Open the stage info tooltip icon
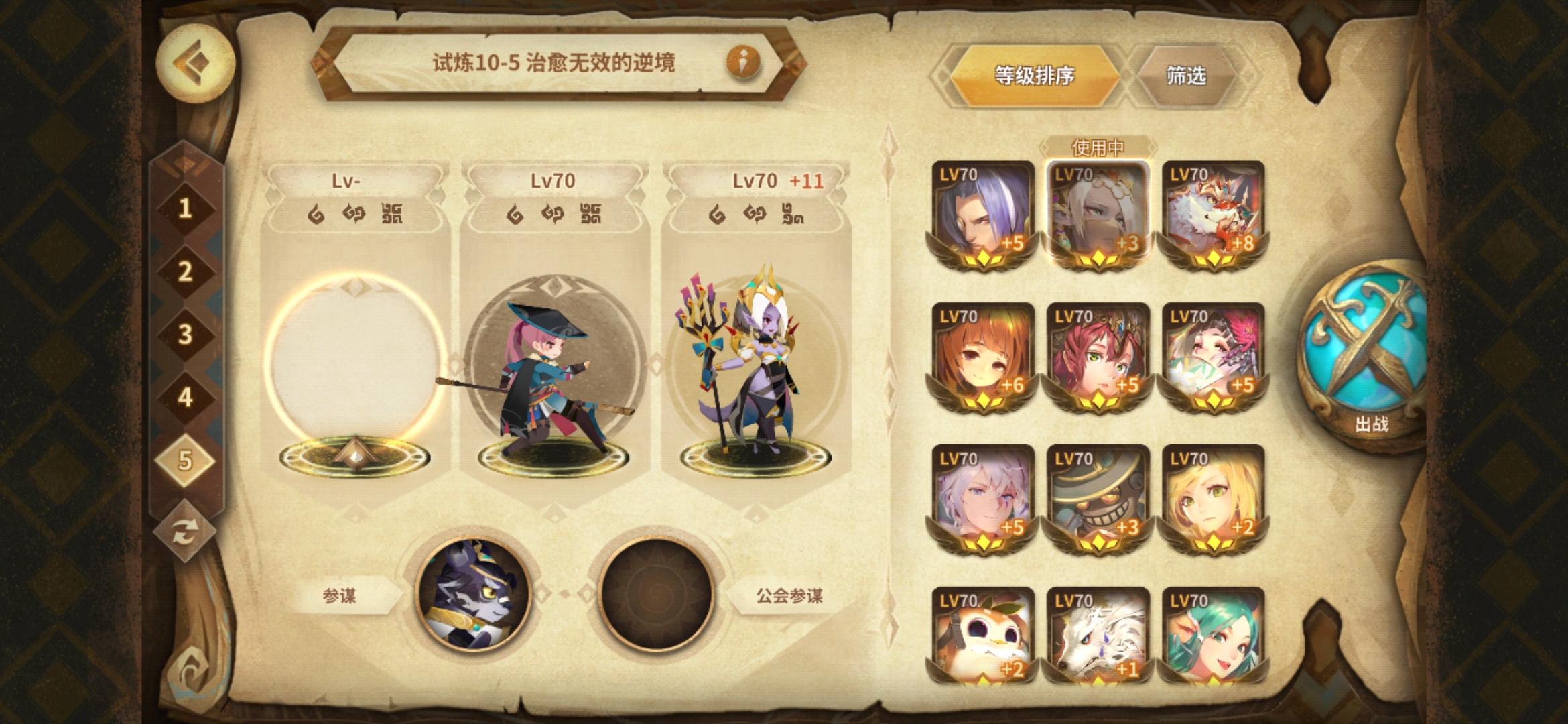1568x724 pixels. (x=742, y=61)
